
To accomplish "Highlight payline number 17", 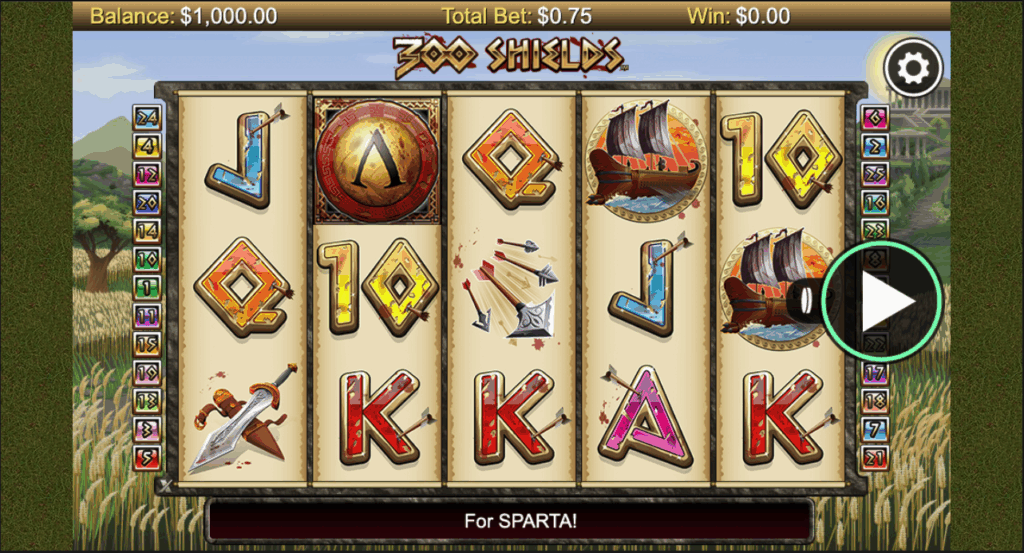I will [875, 374].
